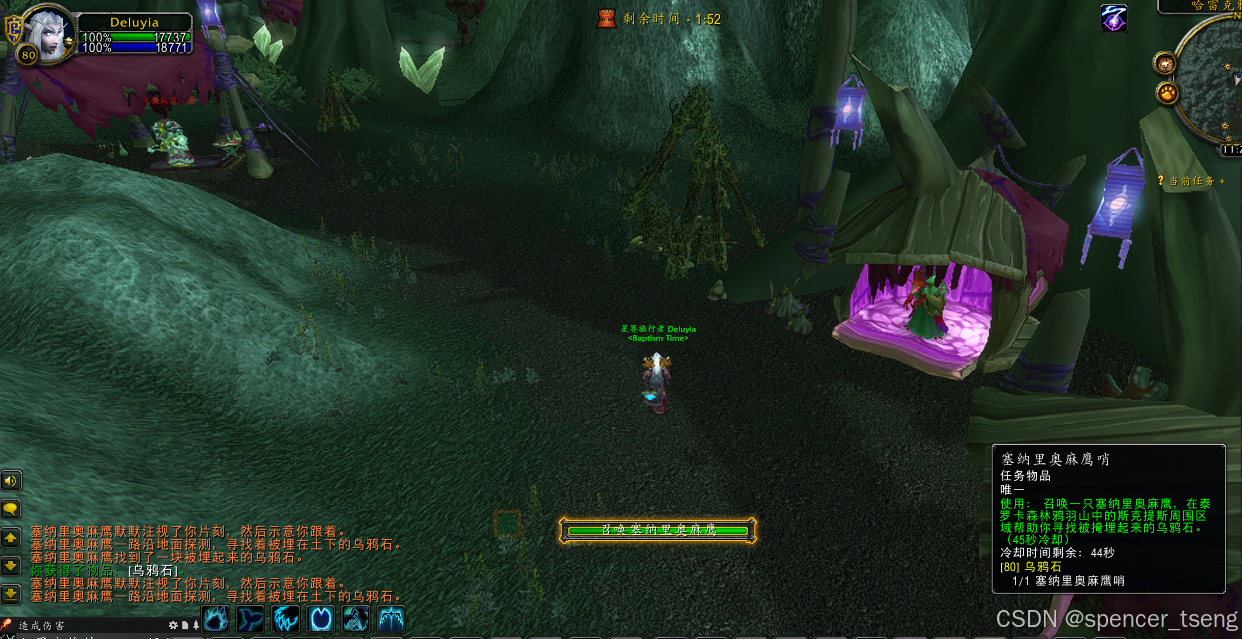Toggle the lion-face tracking button by the minimap
The image size is (1242, 639).
click(x=1165, y=64)
